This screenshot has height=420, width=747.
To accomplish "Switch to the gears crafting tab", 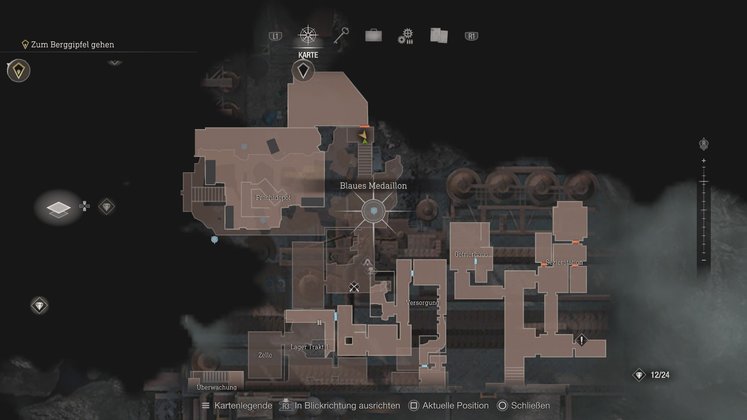I will [x=405, y=36].
